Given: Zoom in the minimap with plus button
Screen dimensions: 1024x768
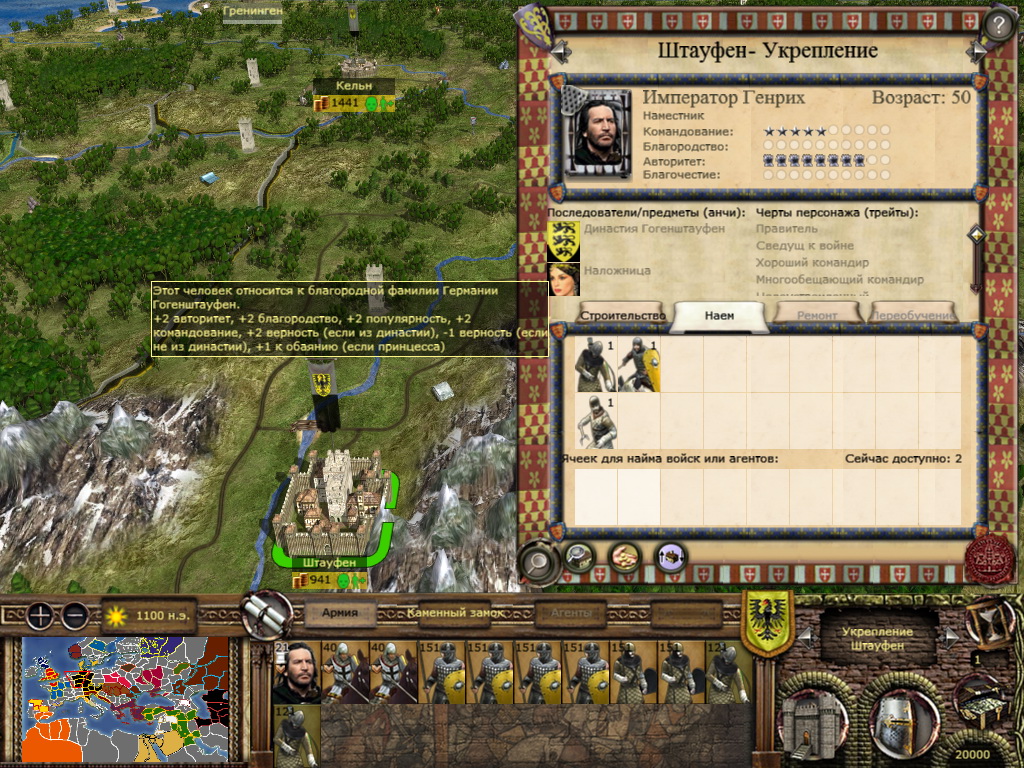Looking at the screenshot, I should pos(40,616).
